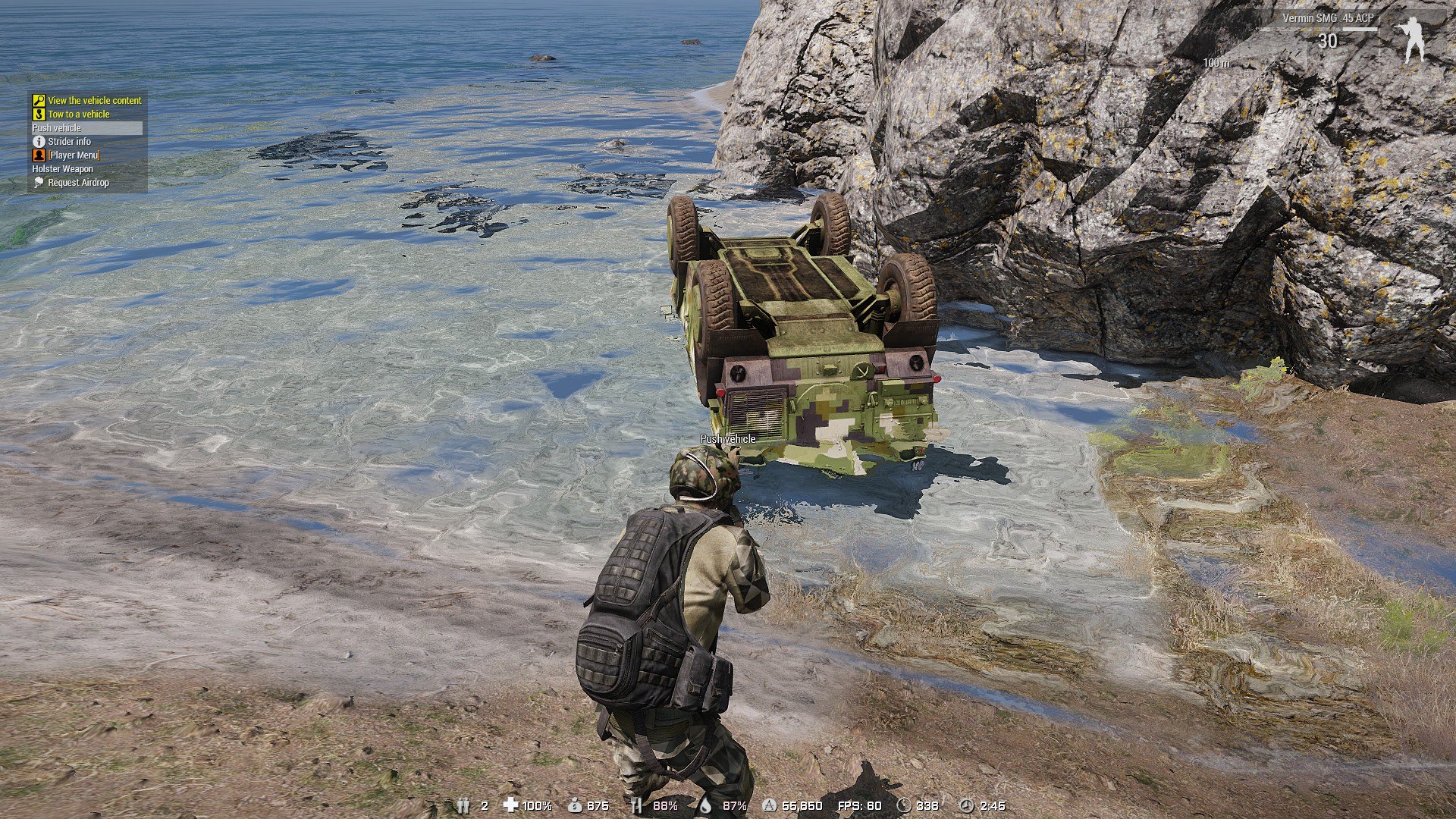1456x819 pixels.
Task: Open the Player Menu entry
Action: [74, 155]
